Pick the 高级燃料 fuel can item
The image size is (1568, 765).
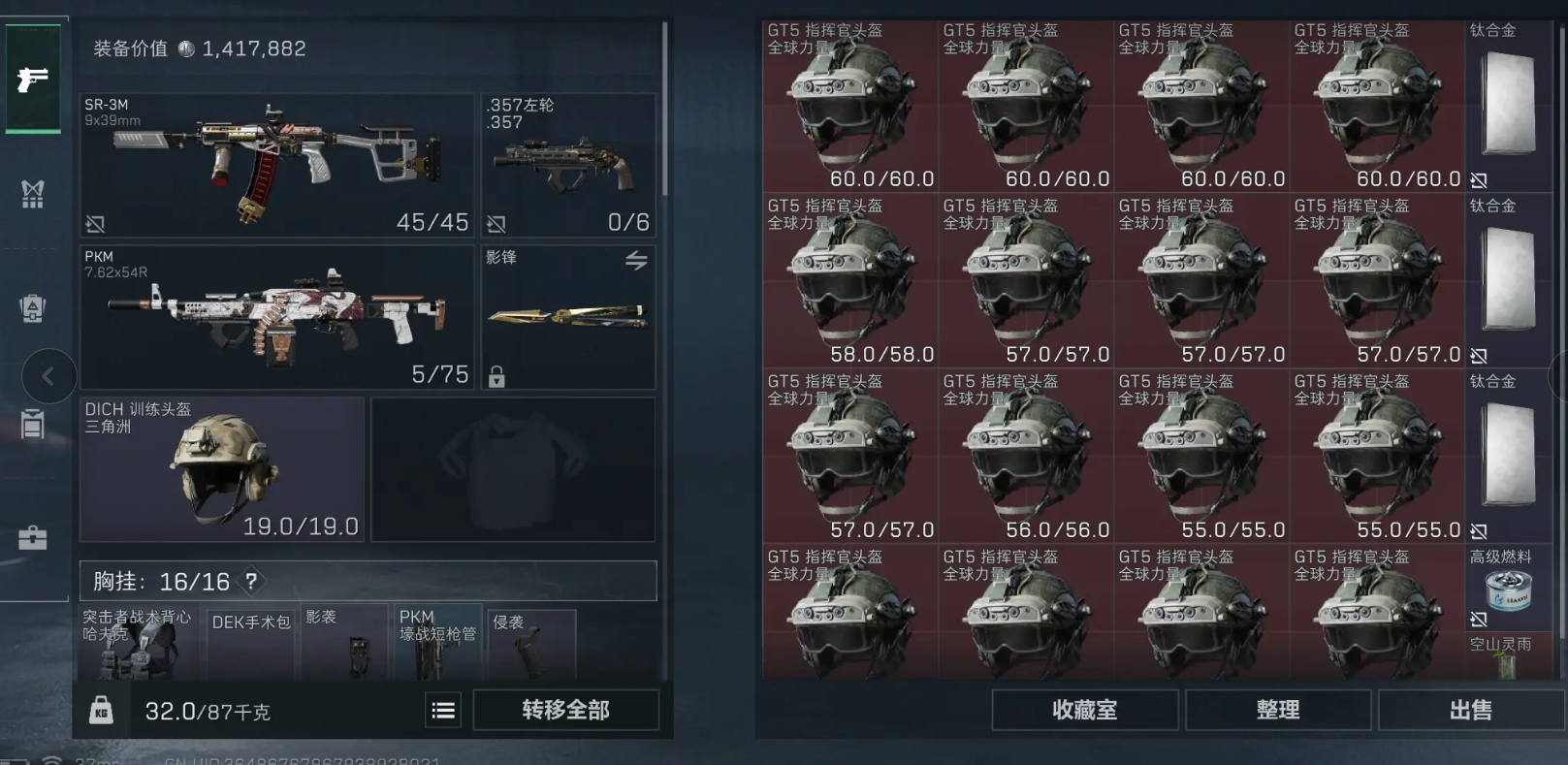[1508, 590]
